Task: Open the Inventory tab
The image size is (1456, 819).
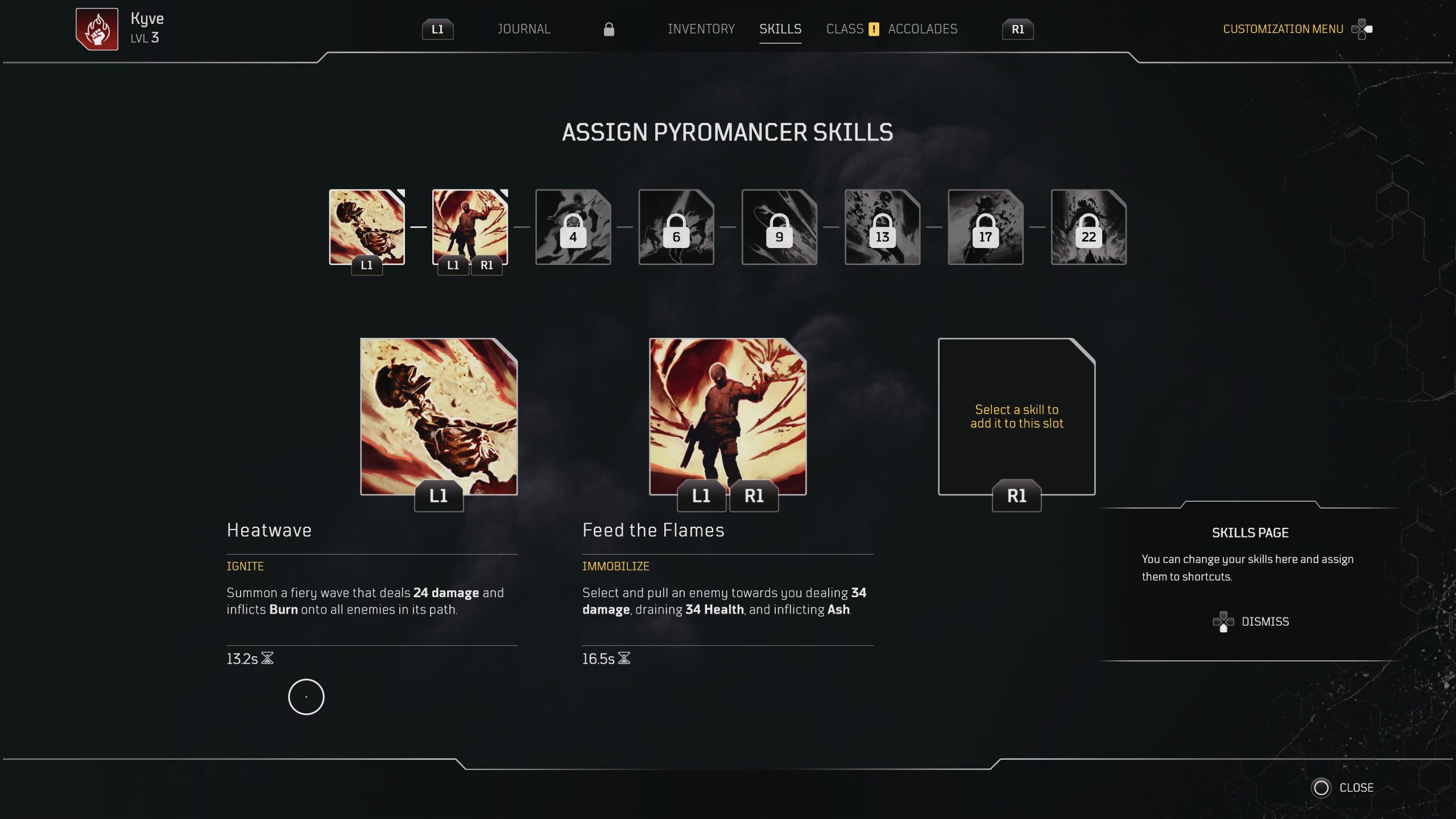Action: click(701, 29)
